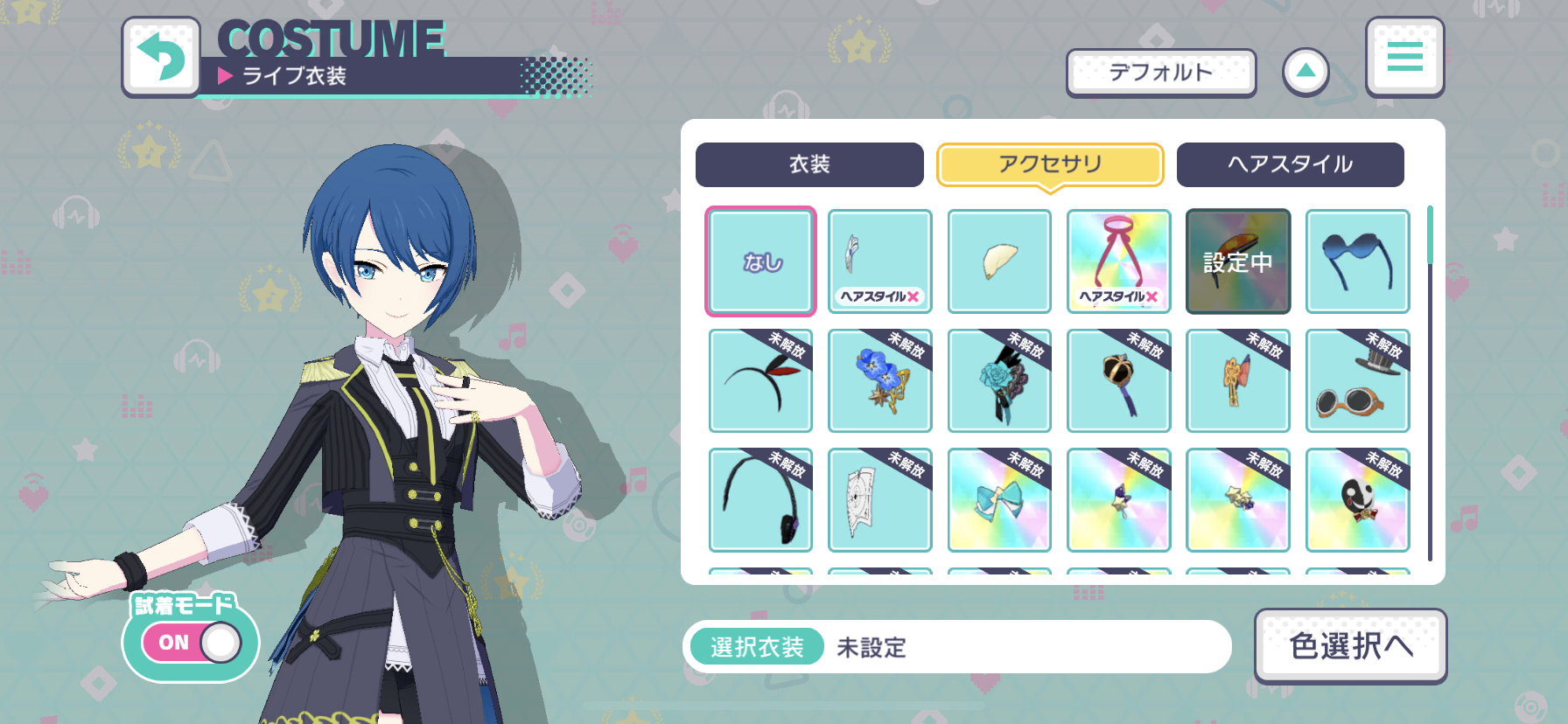Screen dimensions: 1568x724
Task: Select the pink ribbon headdress with ヘアスタイル badge
Action: (x=1118, y=261)
